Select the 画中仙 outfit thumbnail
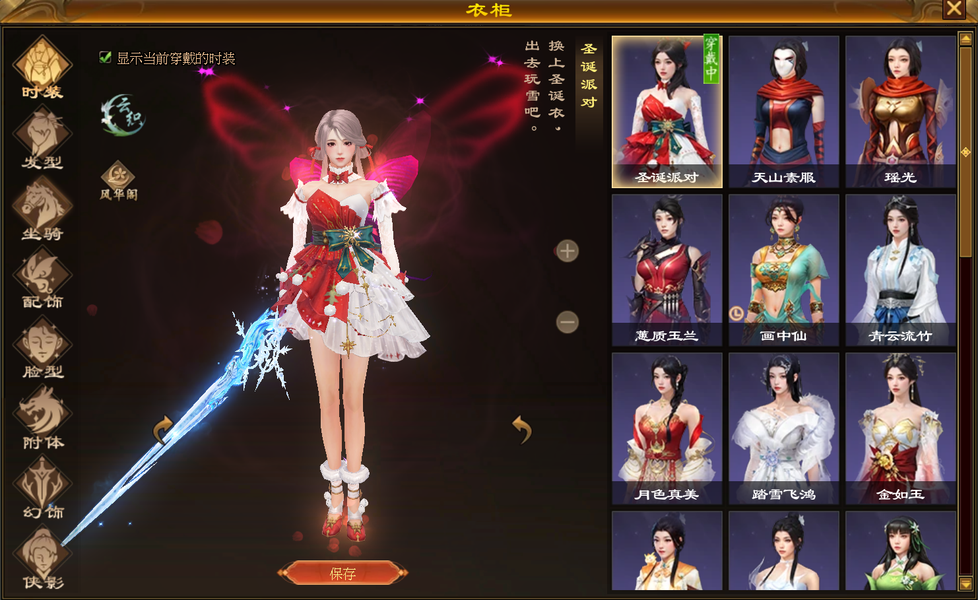Viewport: 978px width, 600px height. click(x=783, y=269)
